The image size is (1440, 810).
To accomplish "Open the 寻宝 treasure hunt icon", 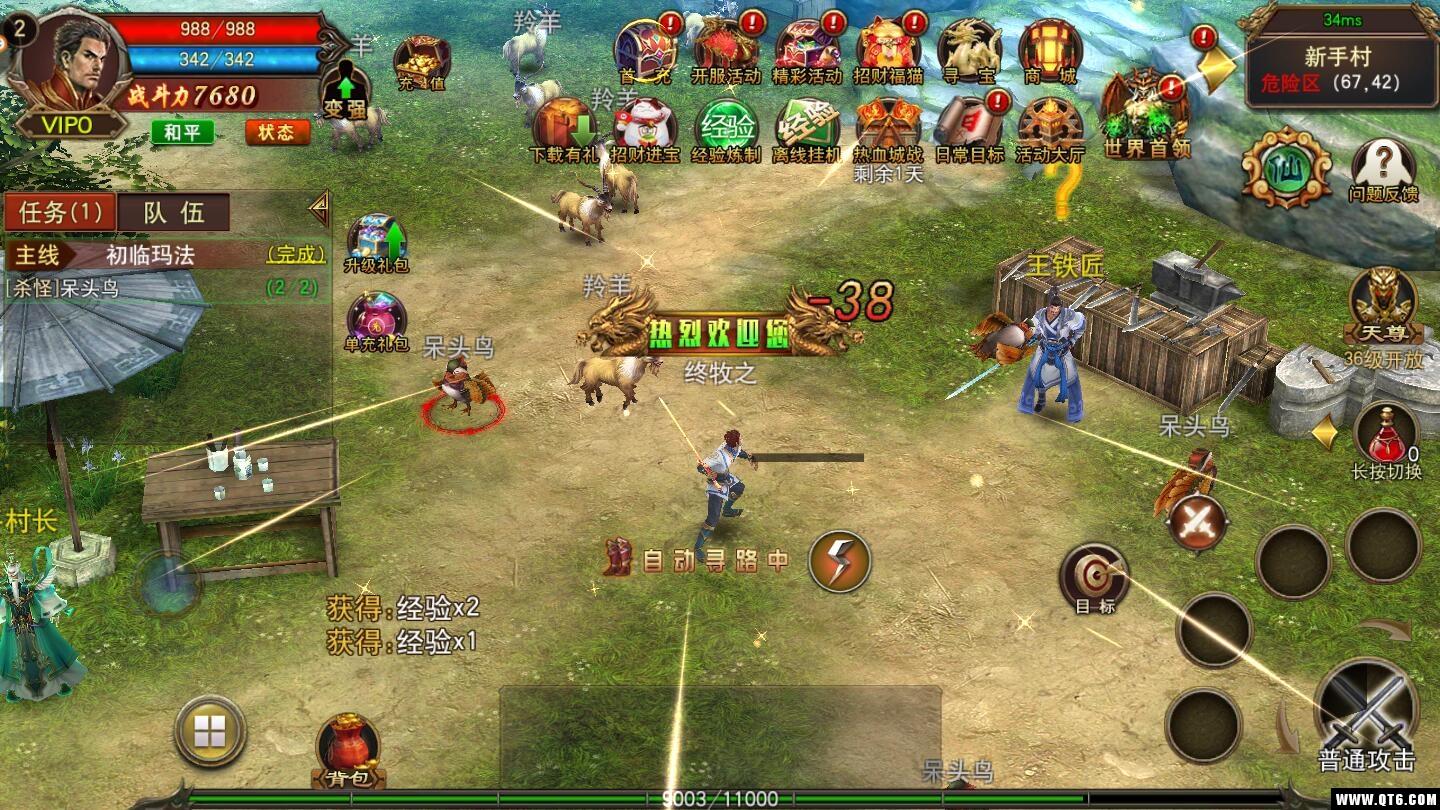I will click(x=968, y=51).
